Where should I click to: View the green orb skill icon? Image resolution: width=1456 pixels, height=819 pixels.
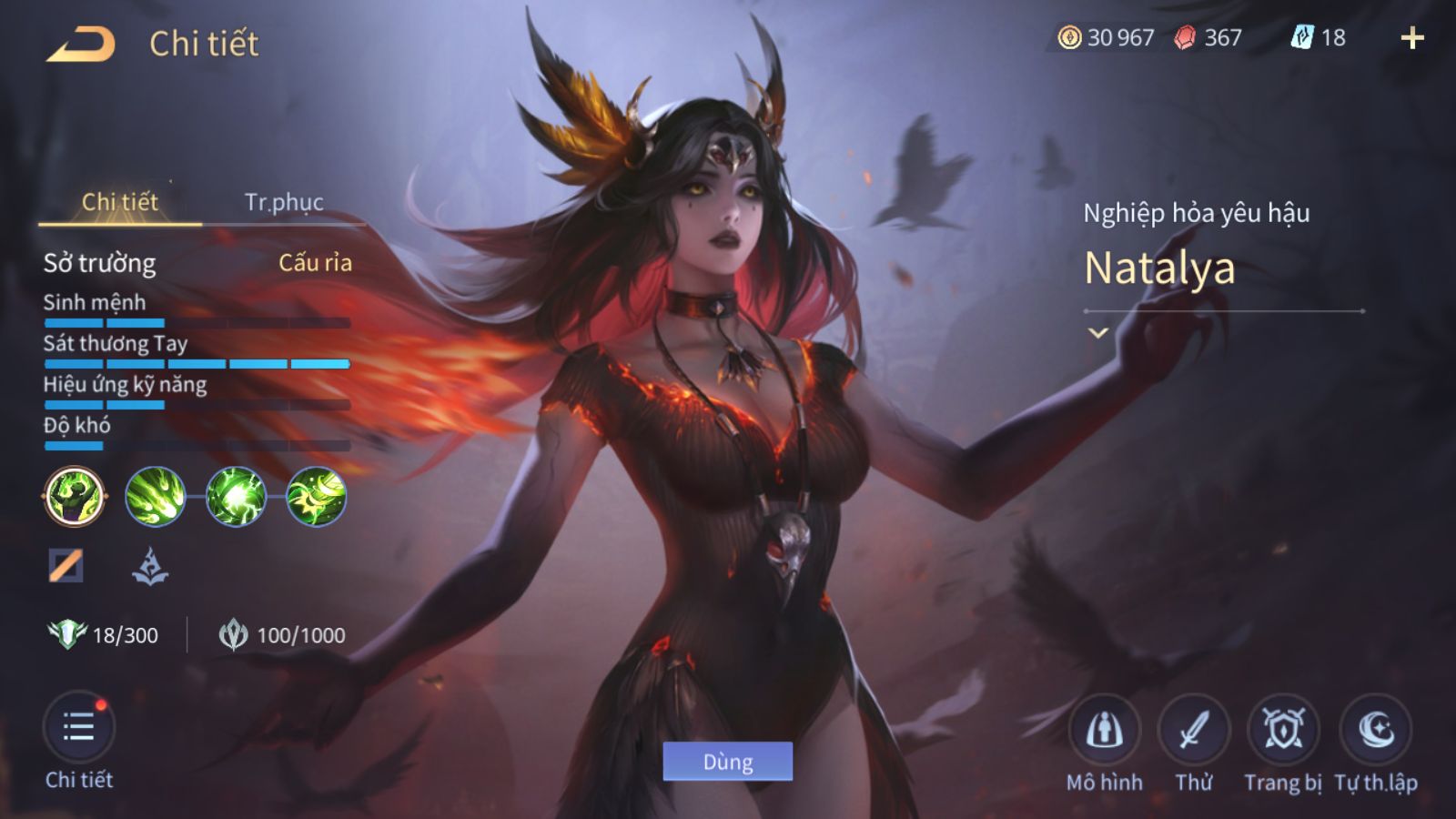[x=236, y=497]
